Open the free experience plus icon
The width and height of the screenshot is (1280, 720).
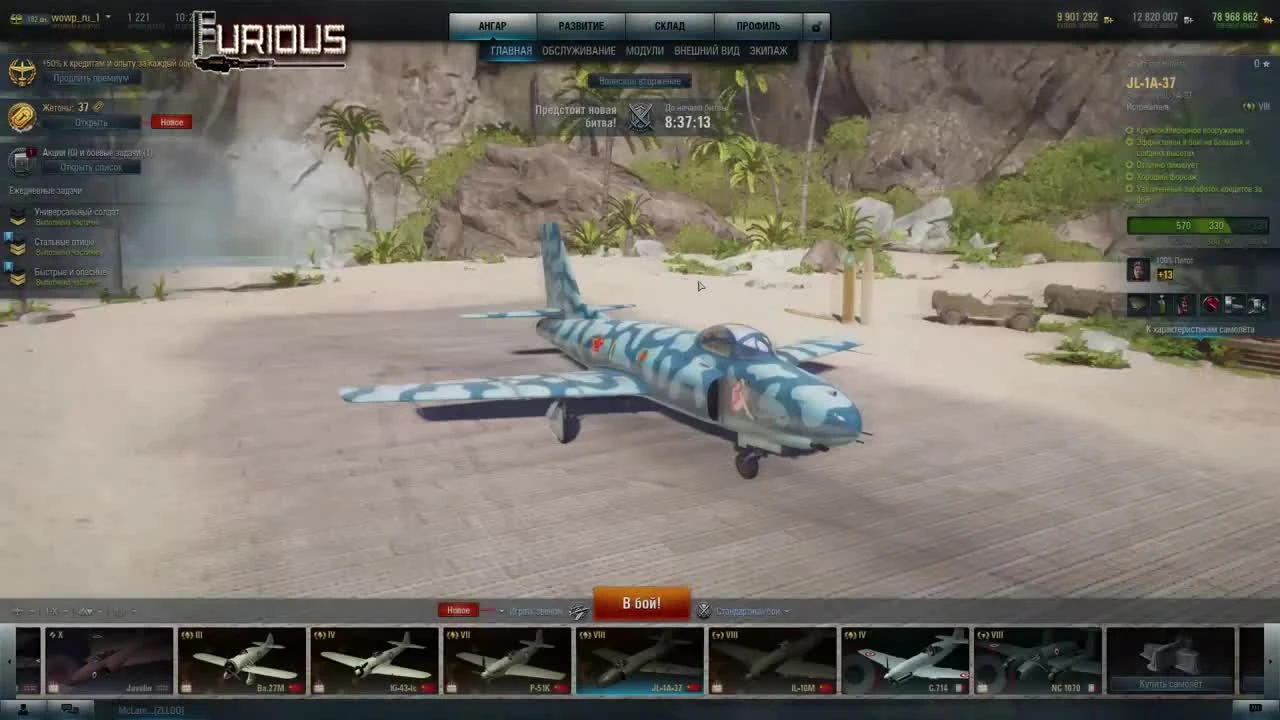click(1267, 18)
